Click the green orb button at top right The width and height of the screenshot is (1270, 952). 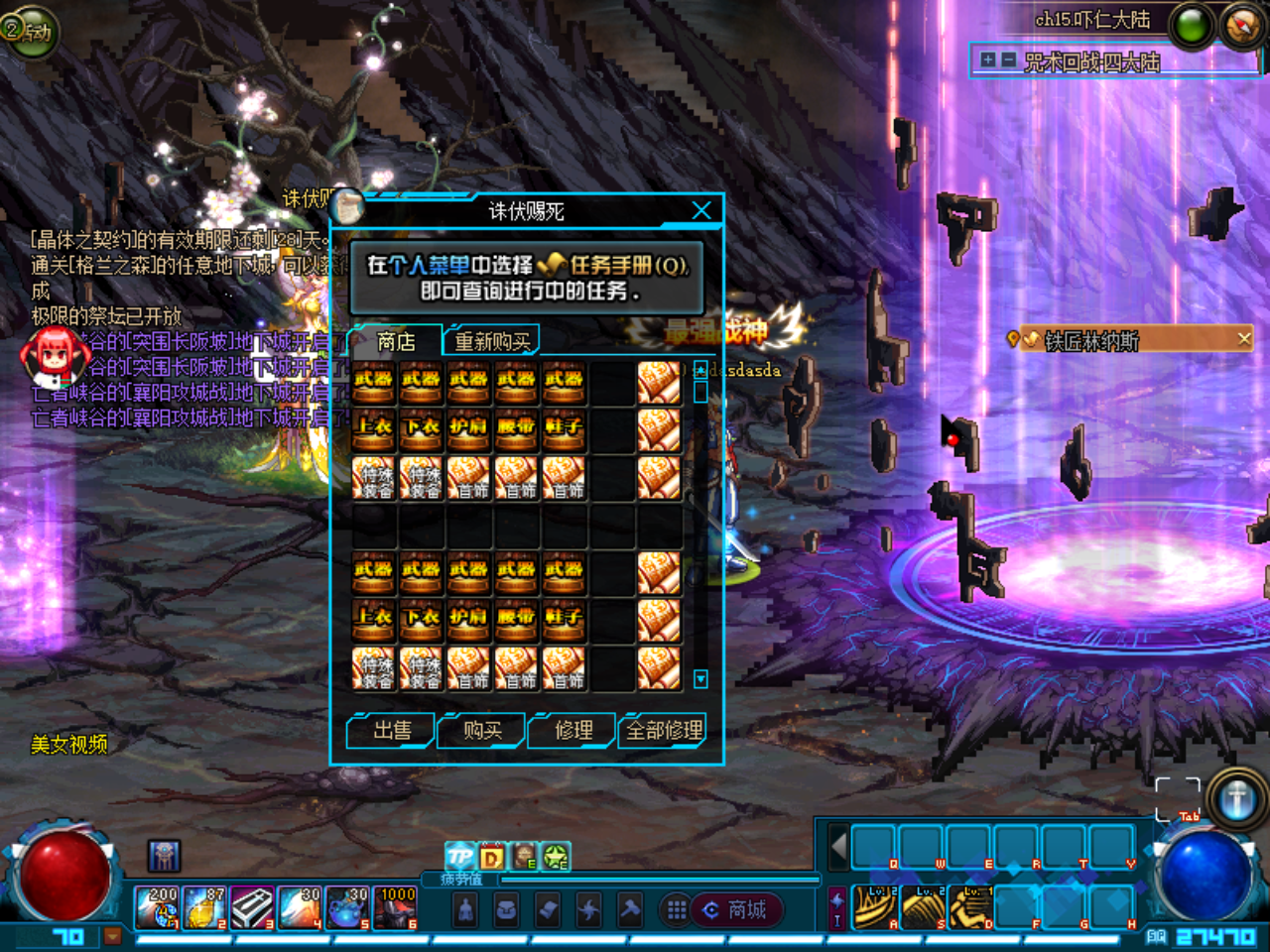[x=1192, y=27]
